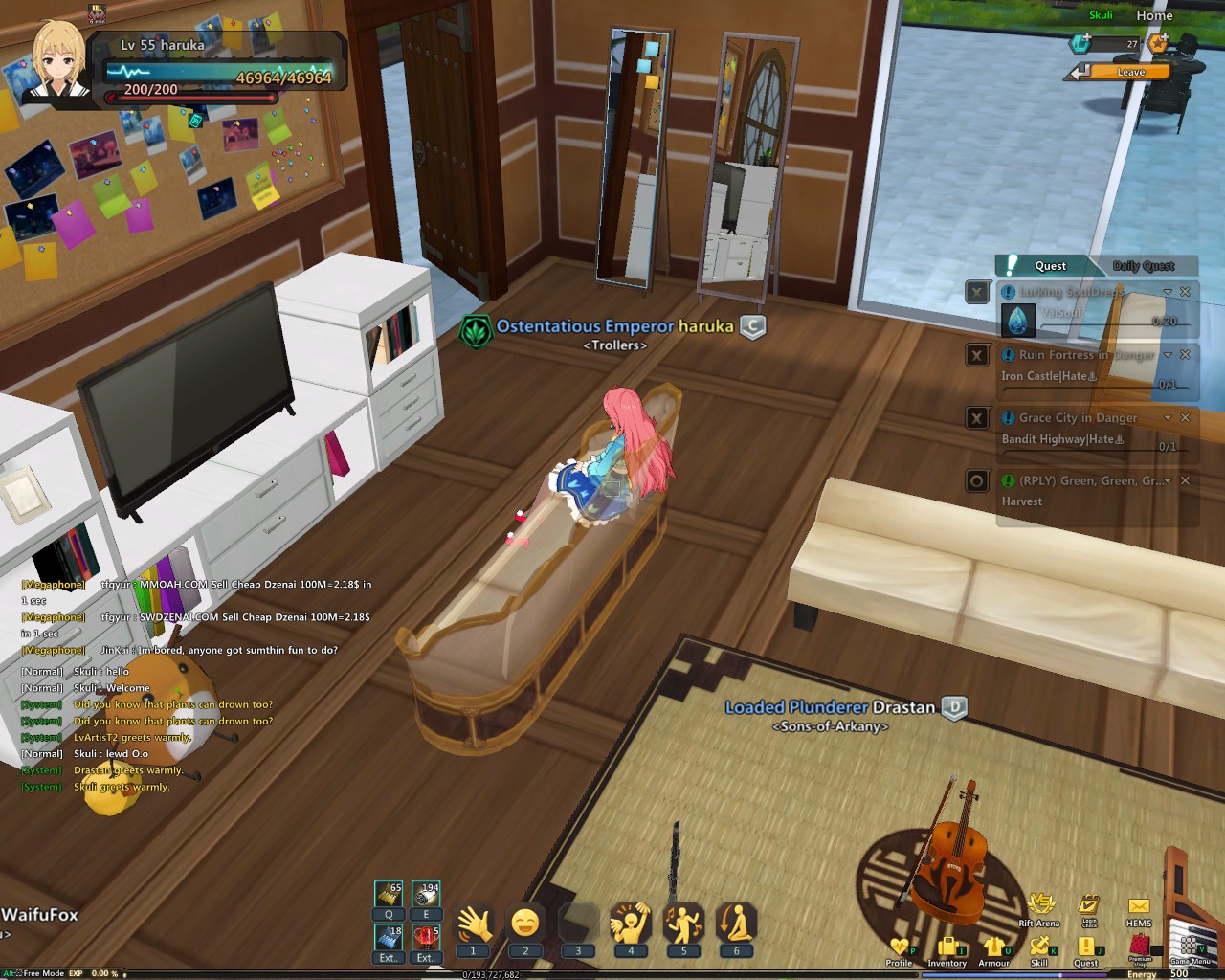Check the HEMS mail envelope
This screenshot has height=980, width=1225.
(x=1139, y=907)
